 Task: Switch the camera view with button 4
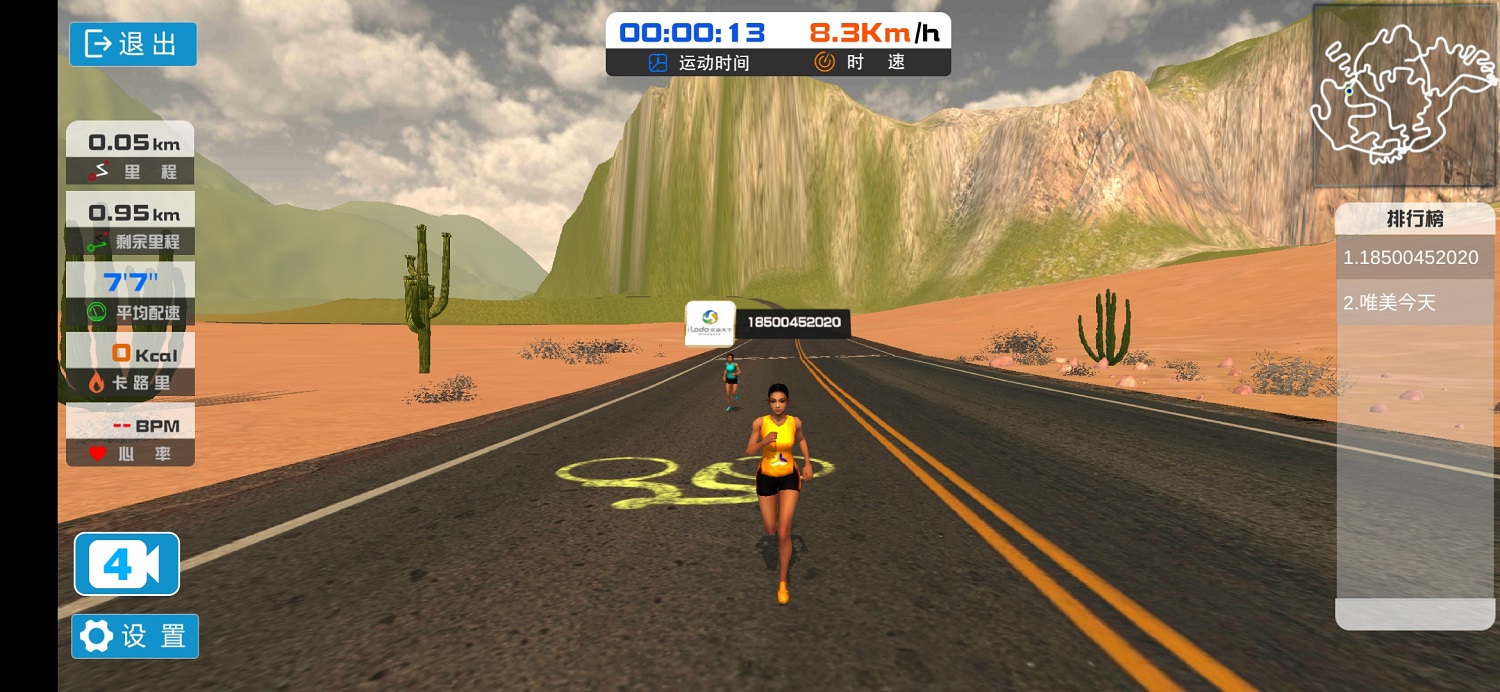point(127,565)
